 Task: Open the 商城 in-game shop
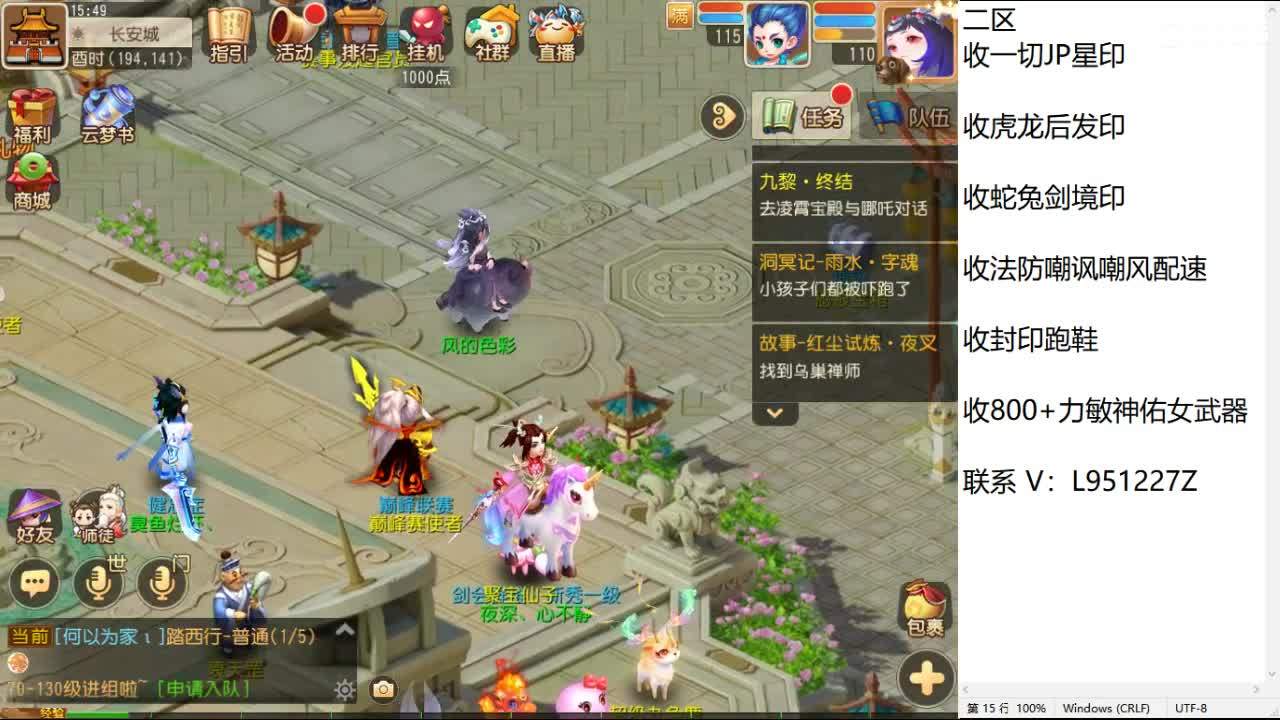point(34,180)
